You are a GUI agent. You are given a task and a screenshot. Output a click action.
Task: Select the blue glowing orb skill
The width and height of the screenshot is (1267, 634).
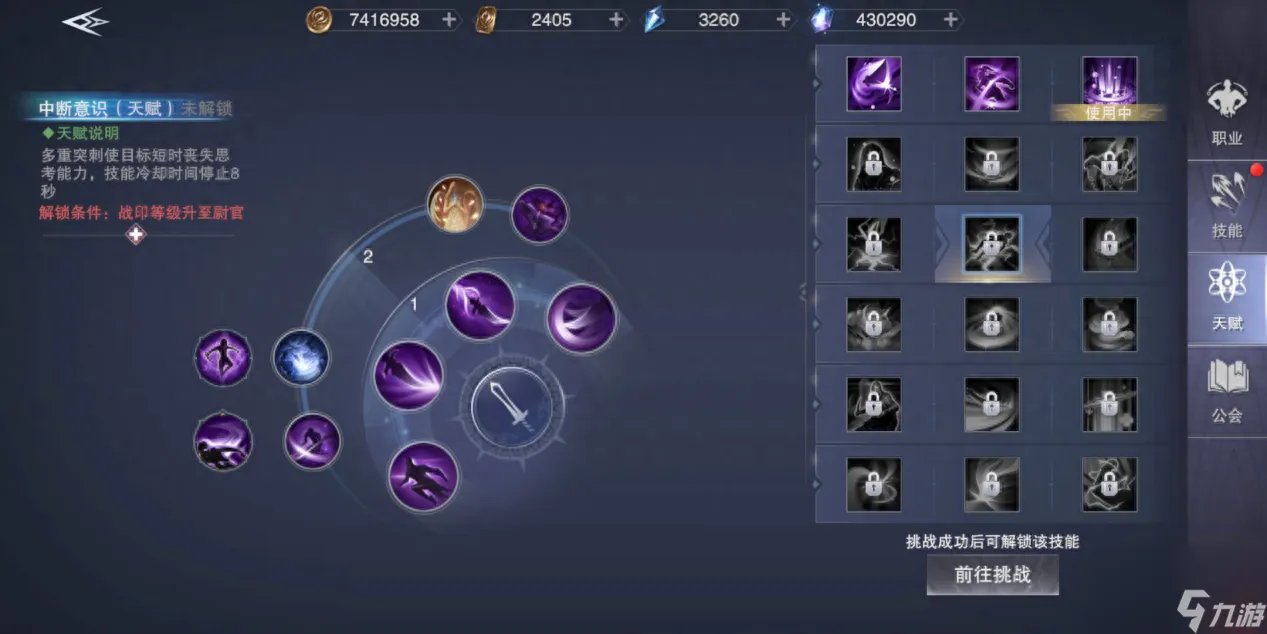301,357
